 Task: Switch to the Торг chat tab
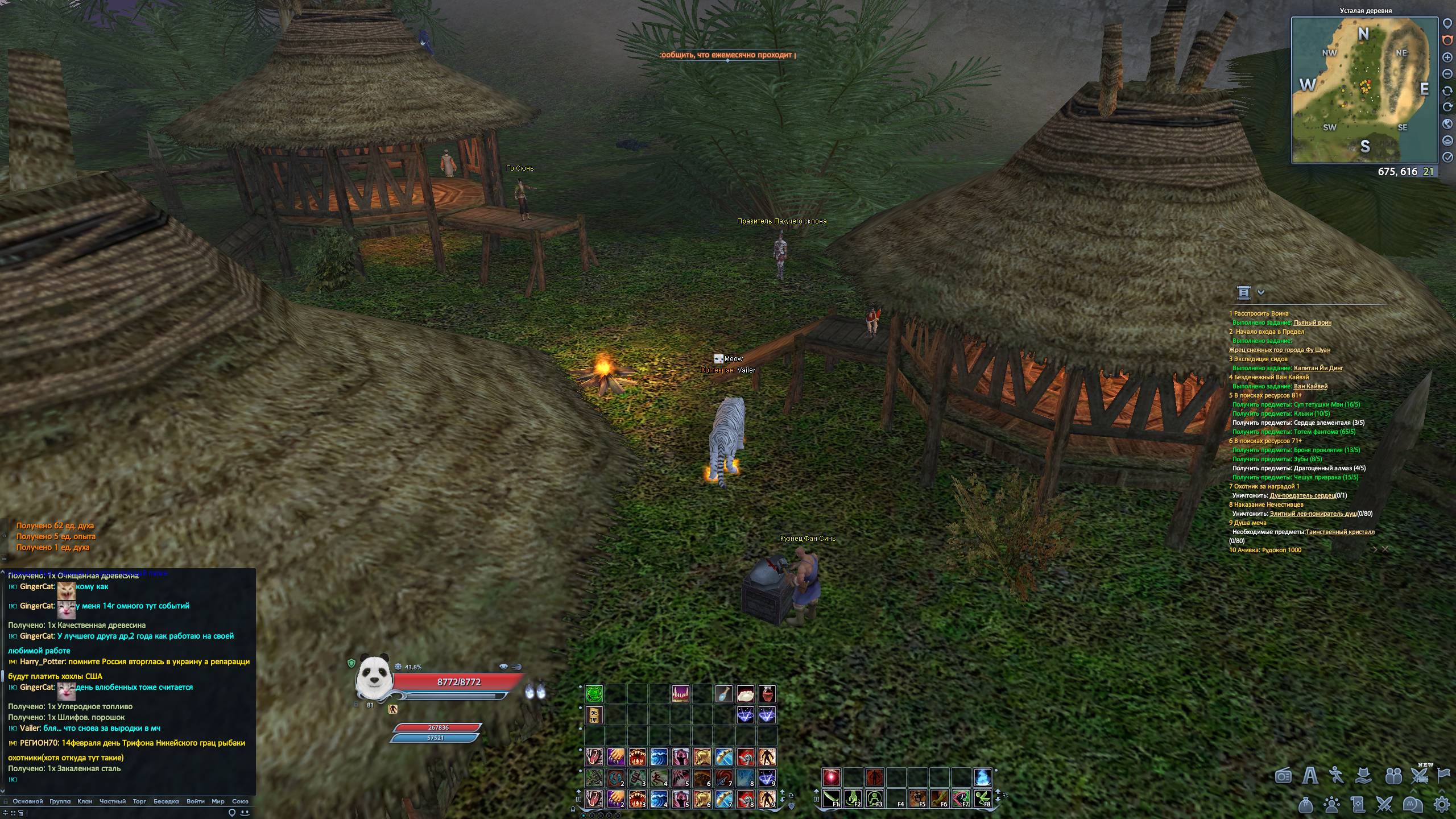pos(139,801)
